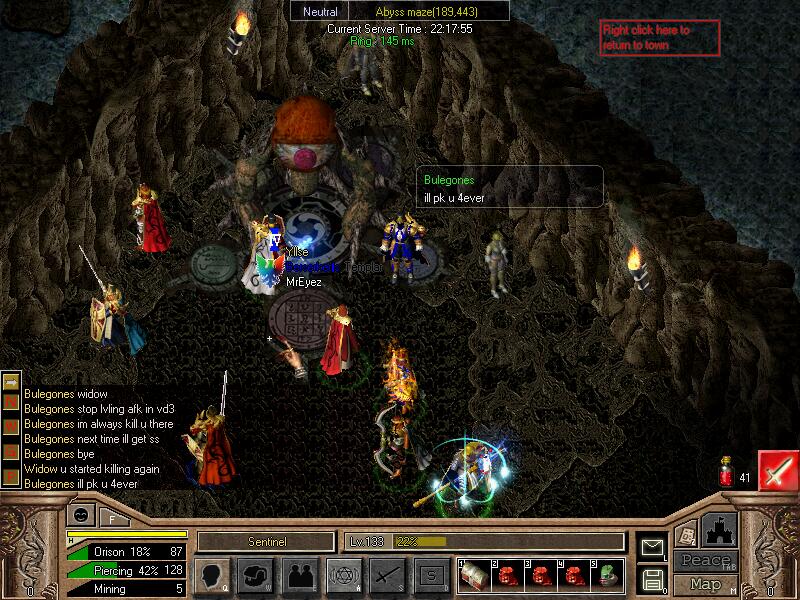Open the two-figures party button

coord(299,575)
